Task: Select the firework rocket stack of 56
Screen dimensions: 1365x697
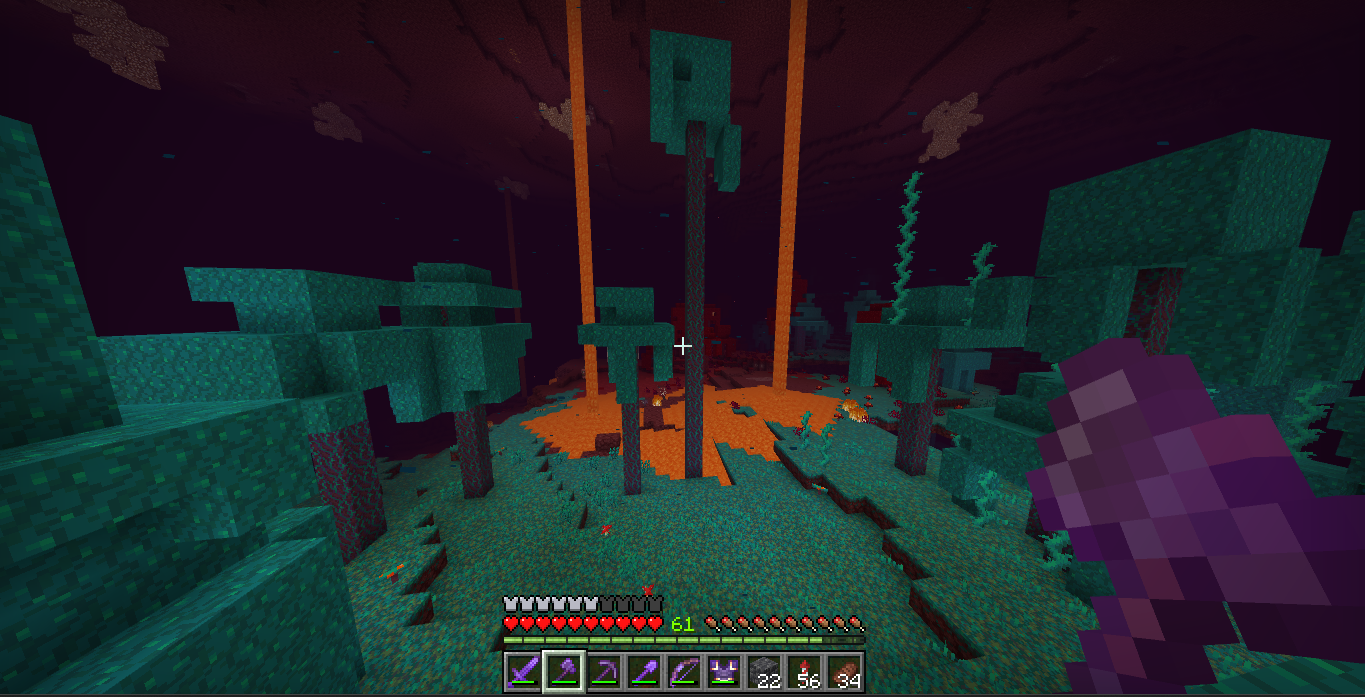Action: 803,671
